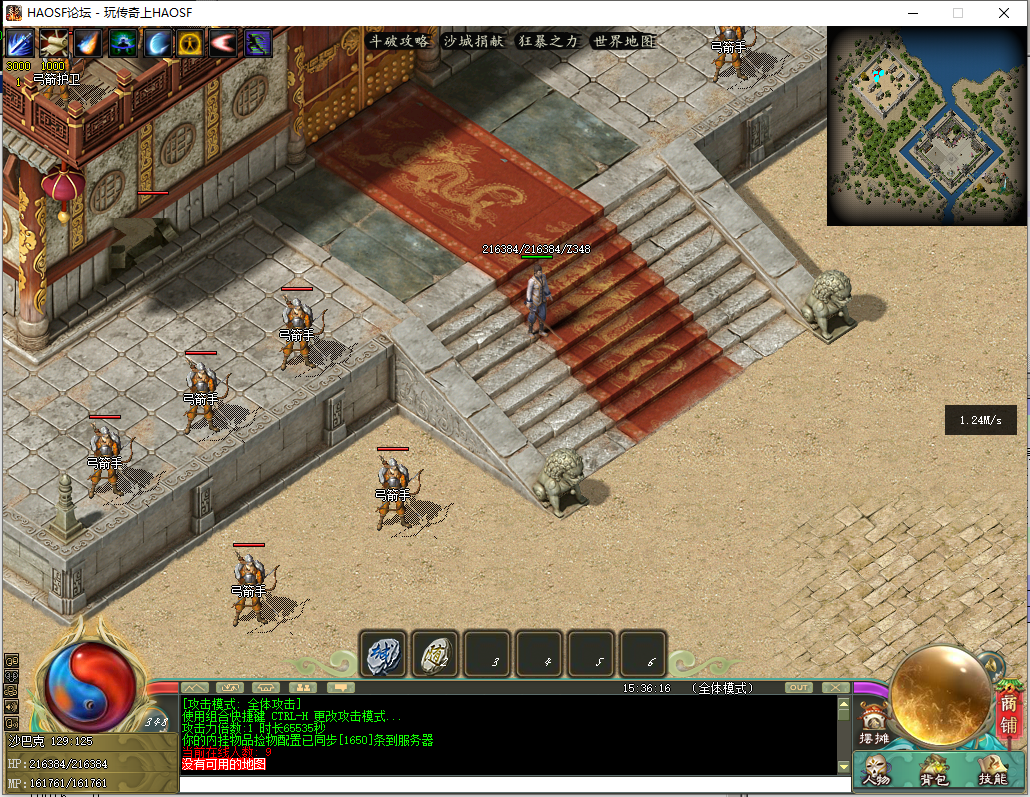Open the 人物 character panel
Viewport: 1030px width, 797px height.
coord(878,771)
